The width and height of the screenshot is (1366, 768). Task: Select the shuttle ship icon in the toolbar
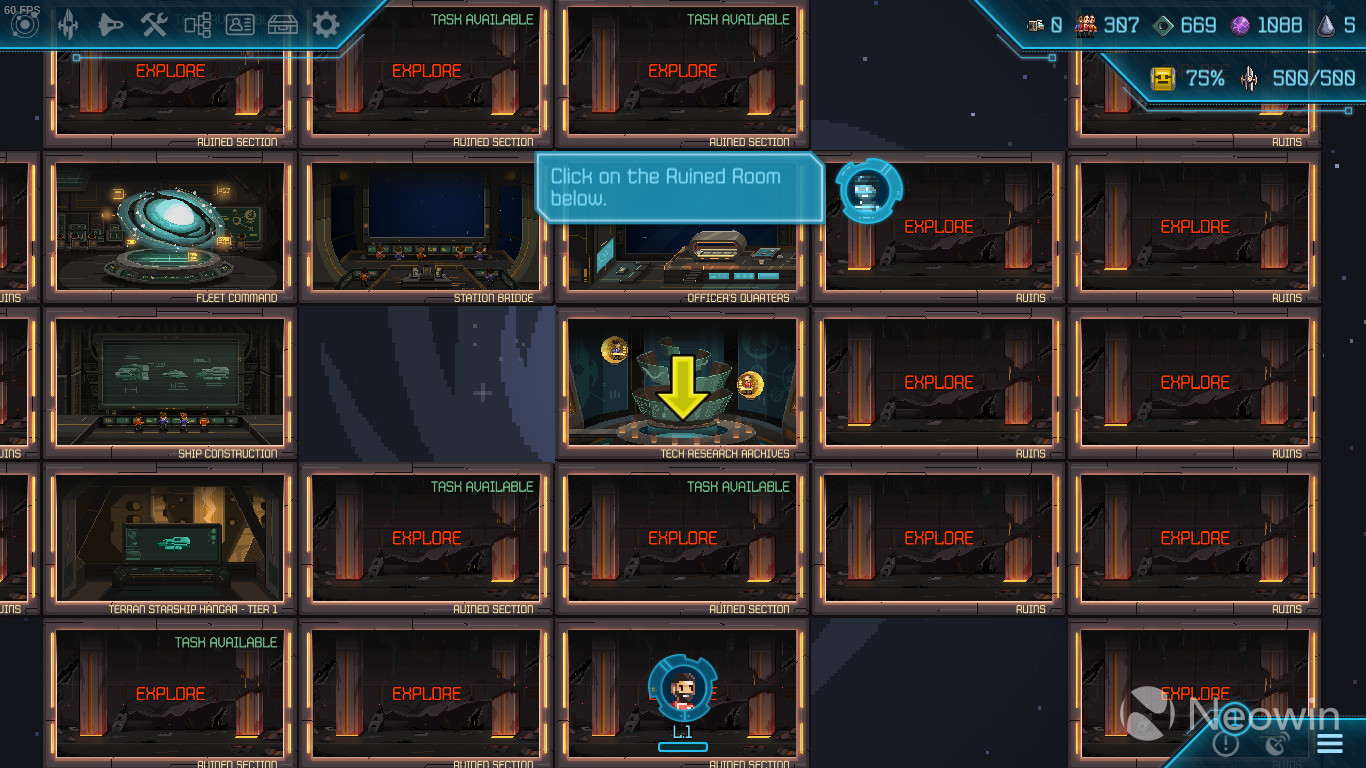click(112, 25)
